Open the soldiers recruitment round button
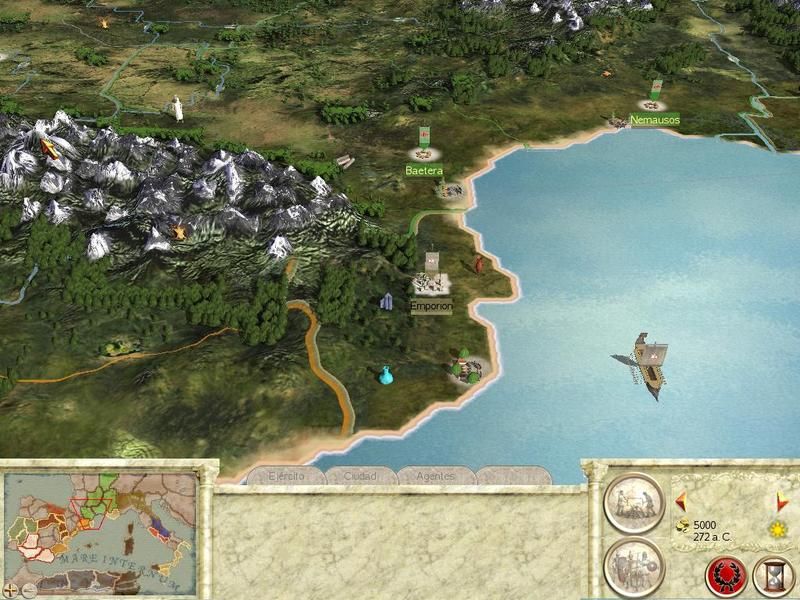 635,565
